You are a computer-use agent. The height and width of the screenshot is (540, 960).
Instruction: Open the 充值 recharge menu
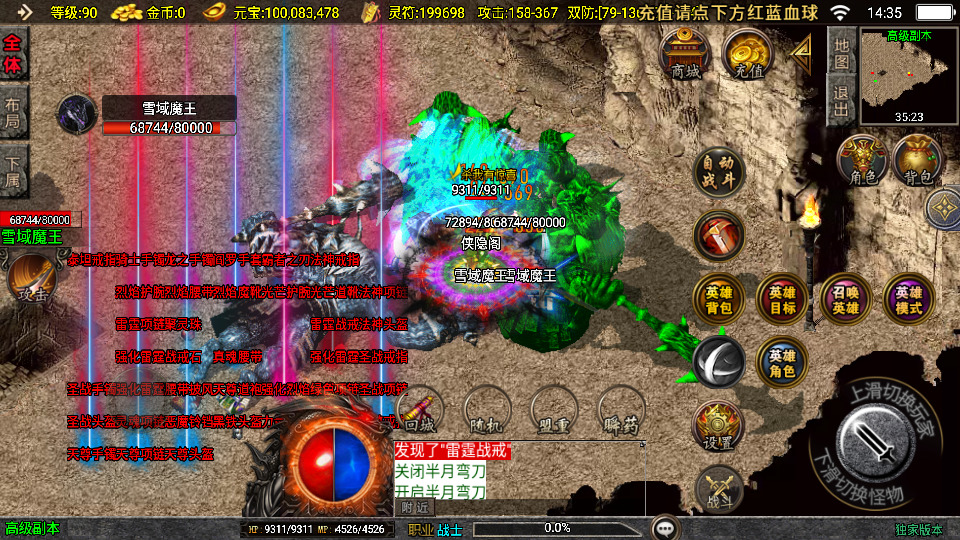click(748, 53)
